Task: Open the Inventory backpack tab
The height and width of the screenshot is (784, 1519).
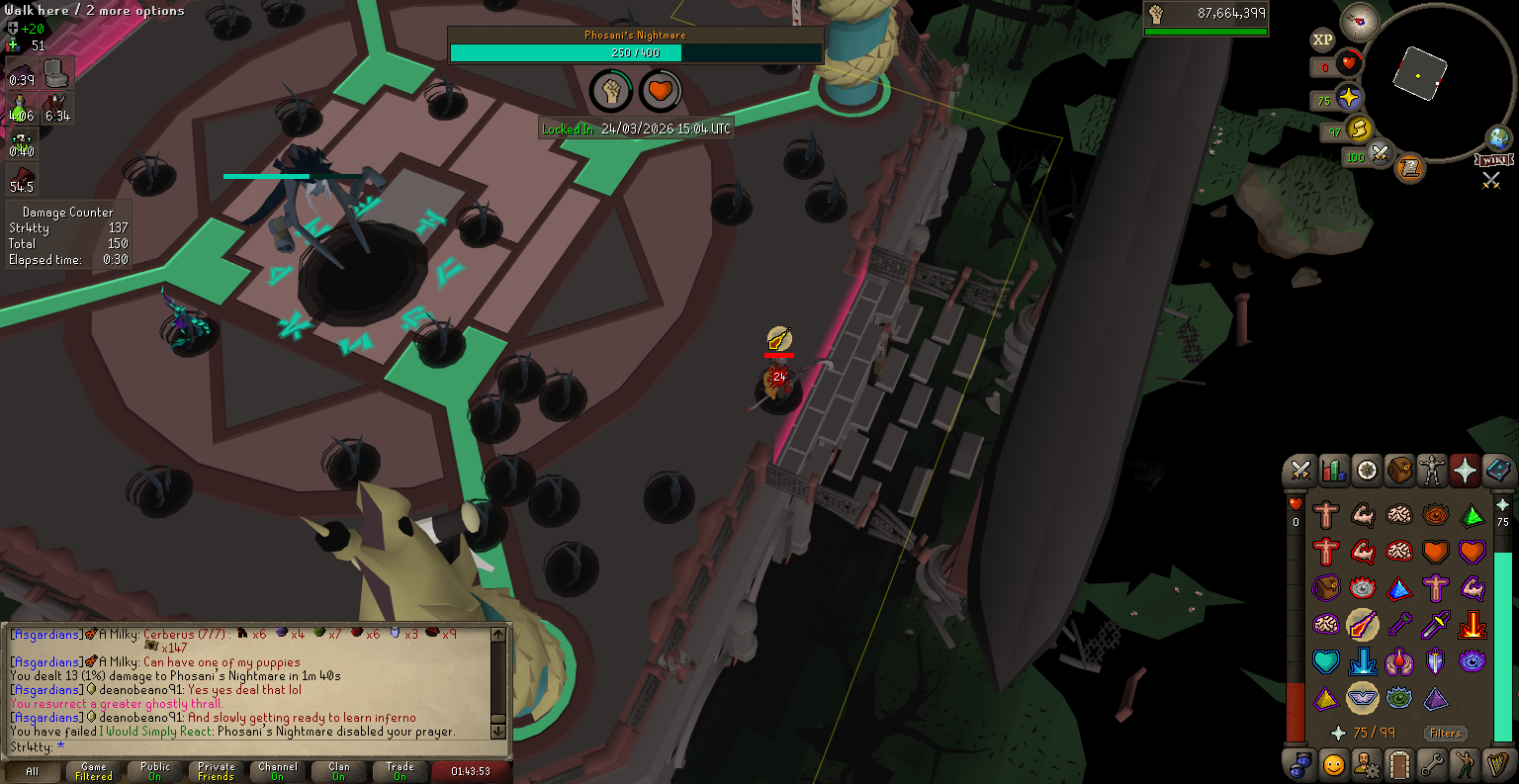Action: [1399, 471]
